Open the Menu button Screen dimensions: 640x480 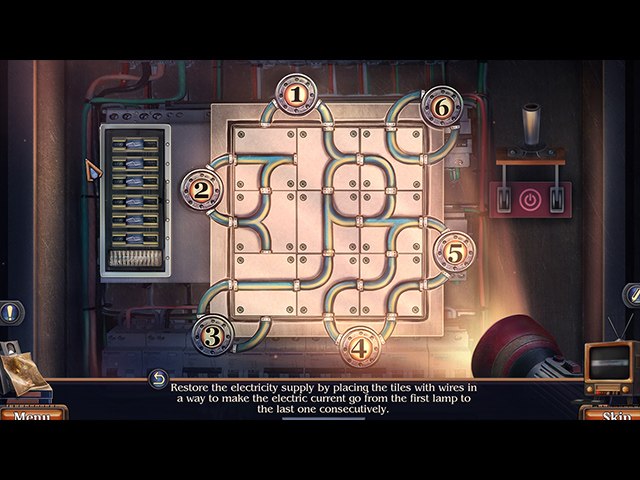(33, 415)
